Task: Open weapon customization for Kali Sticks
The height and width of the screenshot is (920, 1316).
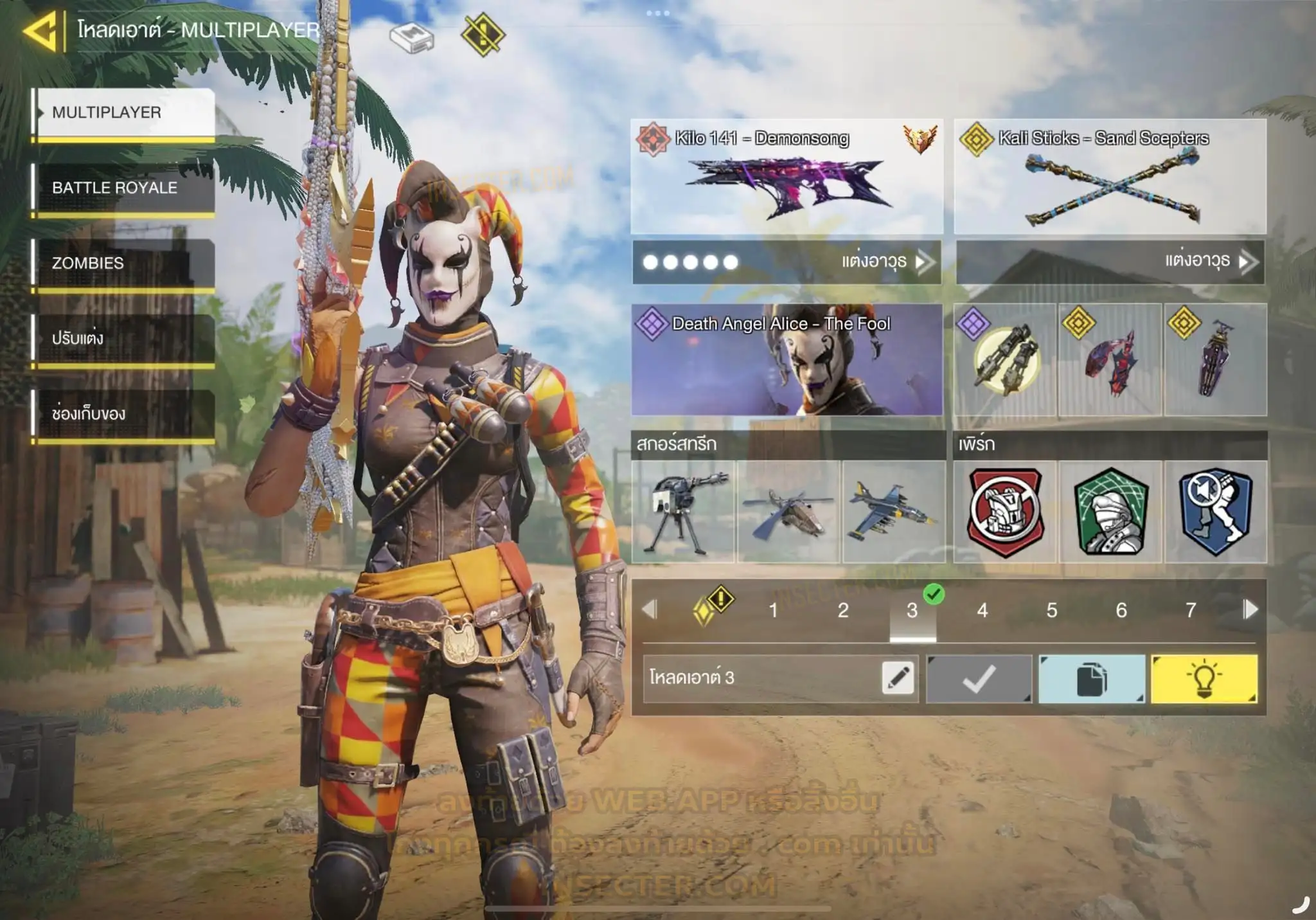Action: click(1207, 262)
